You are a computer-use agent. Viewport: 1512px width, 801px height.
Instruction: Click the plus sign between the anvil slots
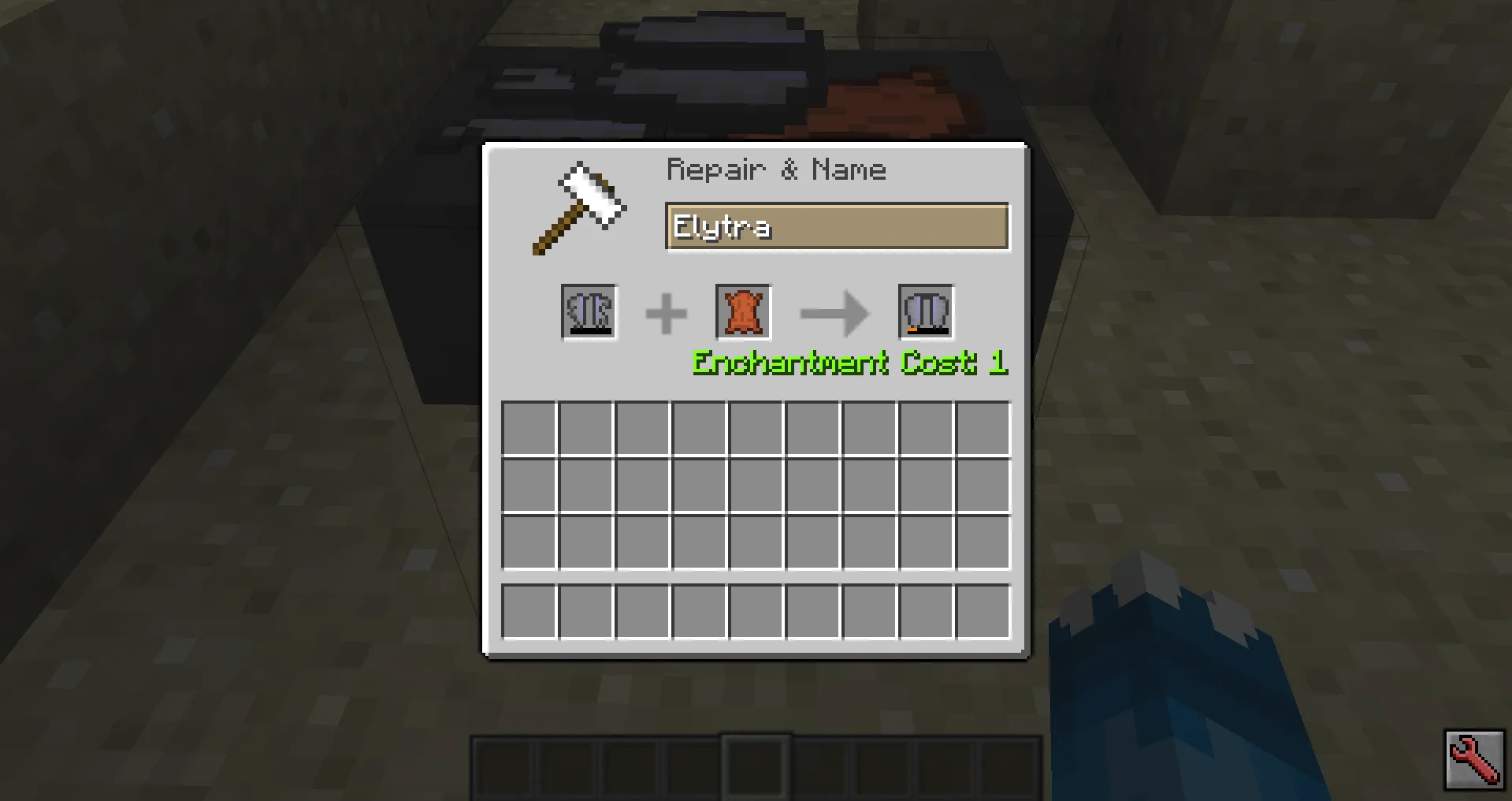666,311
